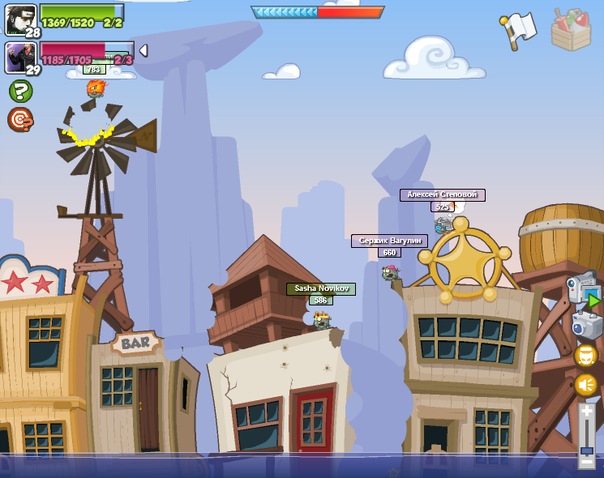This screenshot has width=604, height=478.
Task: Select the pink team player avatar
Action: click(x=20, y=56)
